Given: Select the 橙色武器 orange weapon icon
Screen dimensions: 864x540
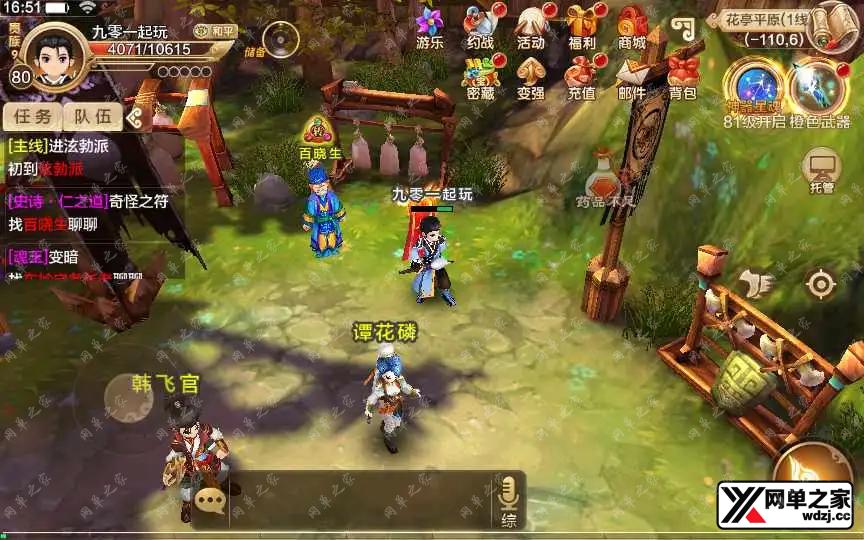Looking at the screenshot, I should click(x=818, y=86).
